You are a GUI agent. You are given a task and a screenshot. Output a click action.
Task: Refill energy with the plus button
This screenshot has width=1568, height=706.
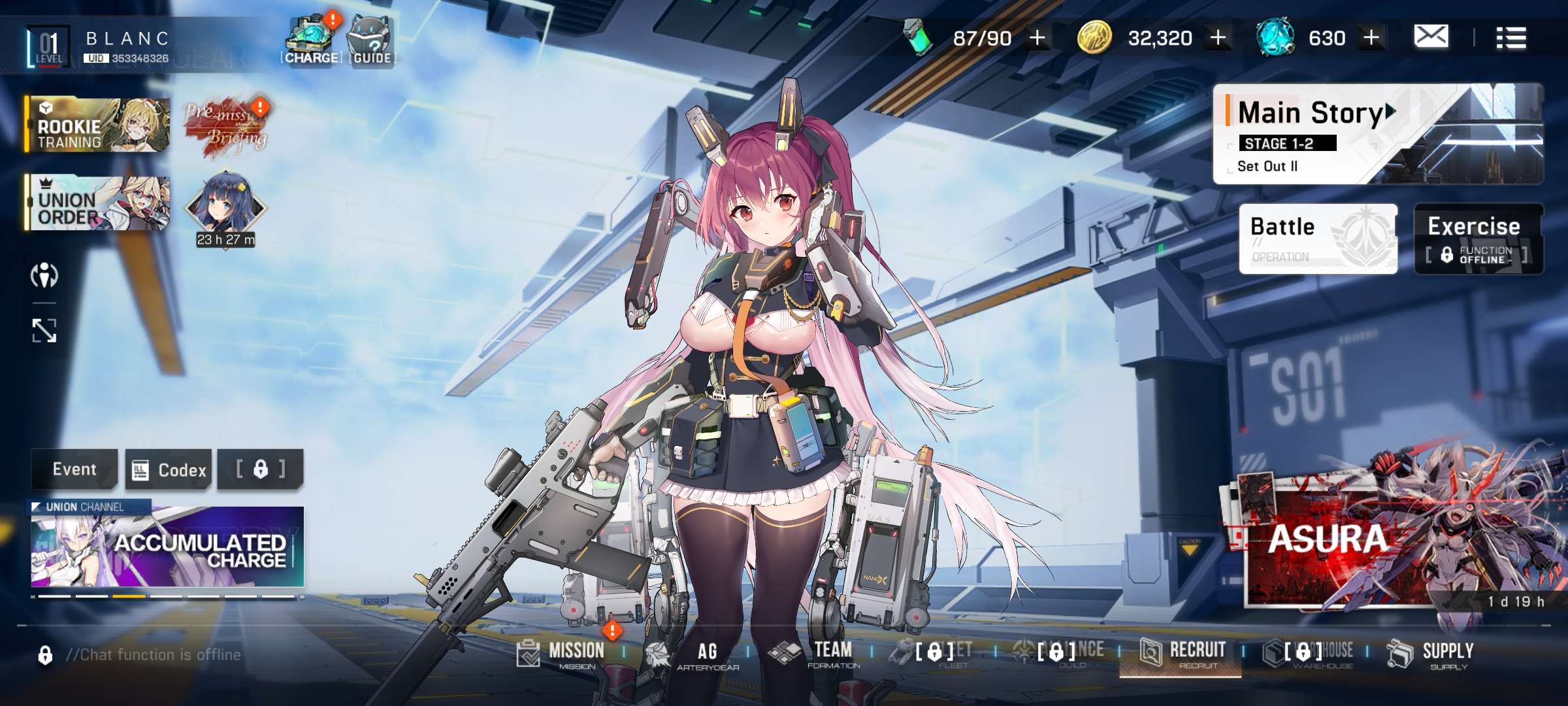pyautogui.click(x=1037, y=38)
